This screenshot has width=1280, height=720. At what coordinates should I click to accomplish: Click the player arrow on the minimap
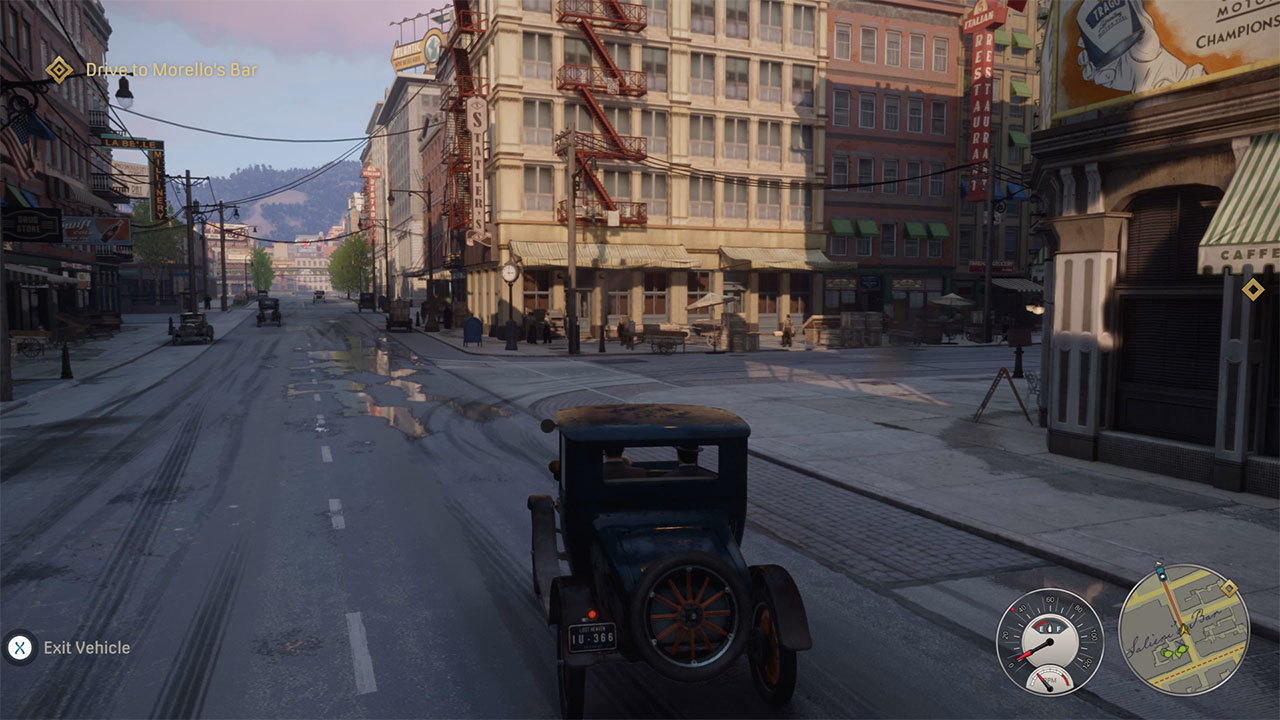(1185, 629)
